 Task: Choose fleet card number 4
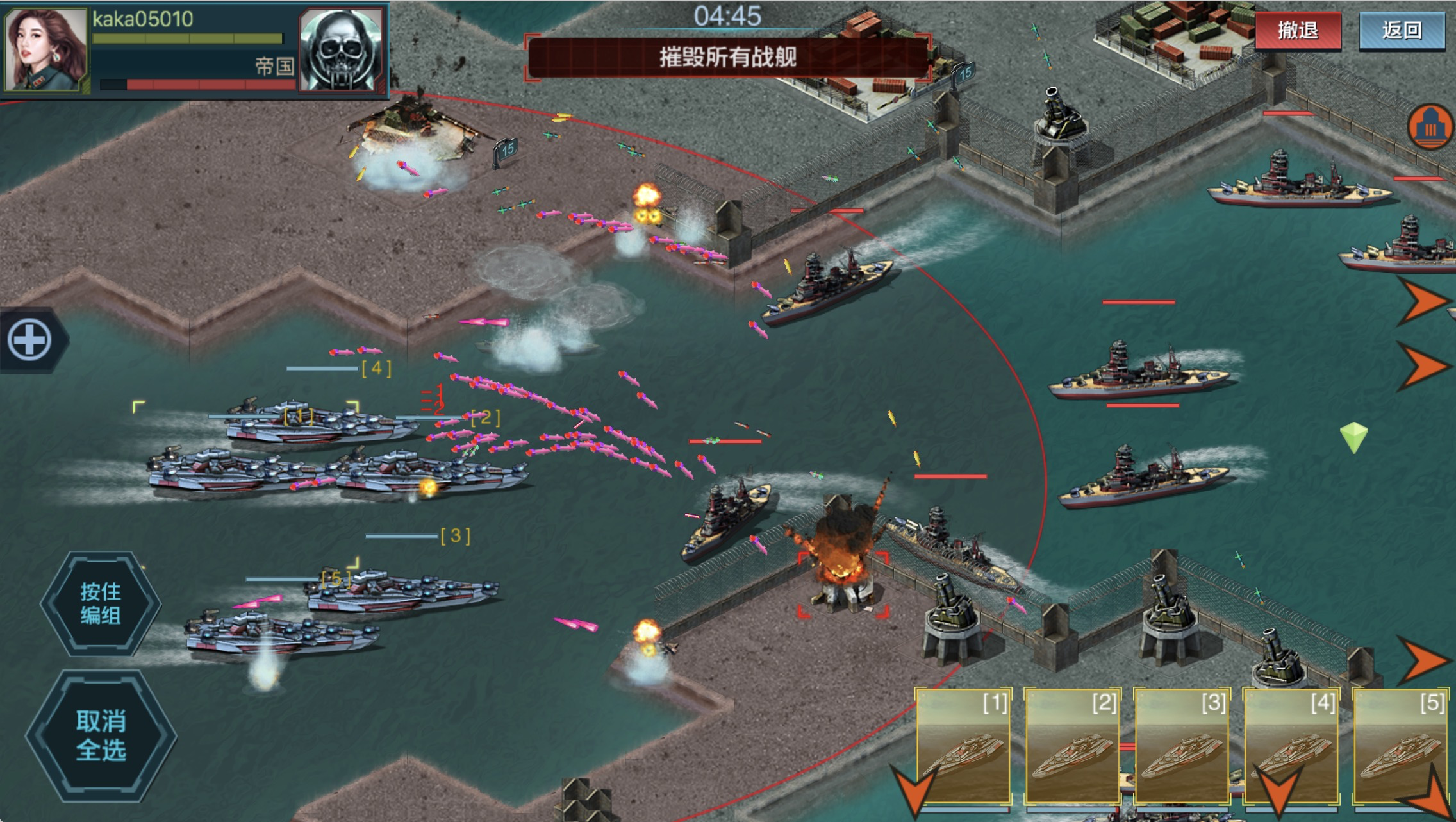coord(1291,746)
